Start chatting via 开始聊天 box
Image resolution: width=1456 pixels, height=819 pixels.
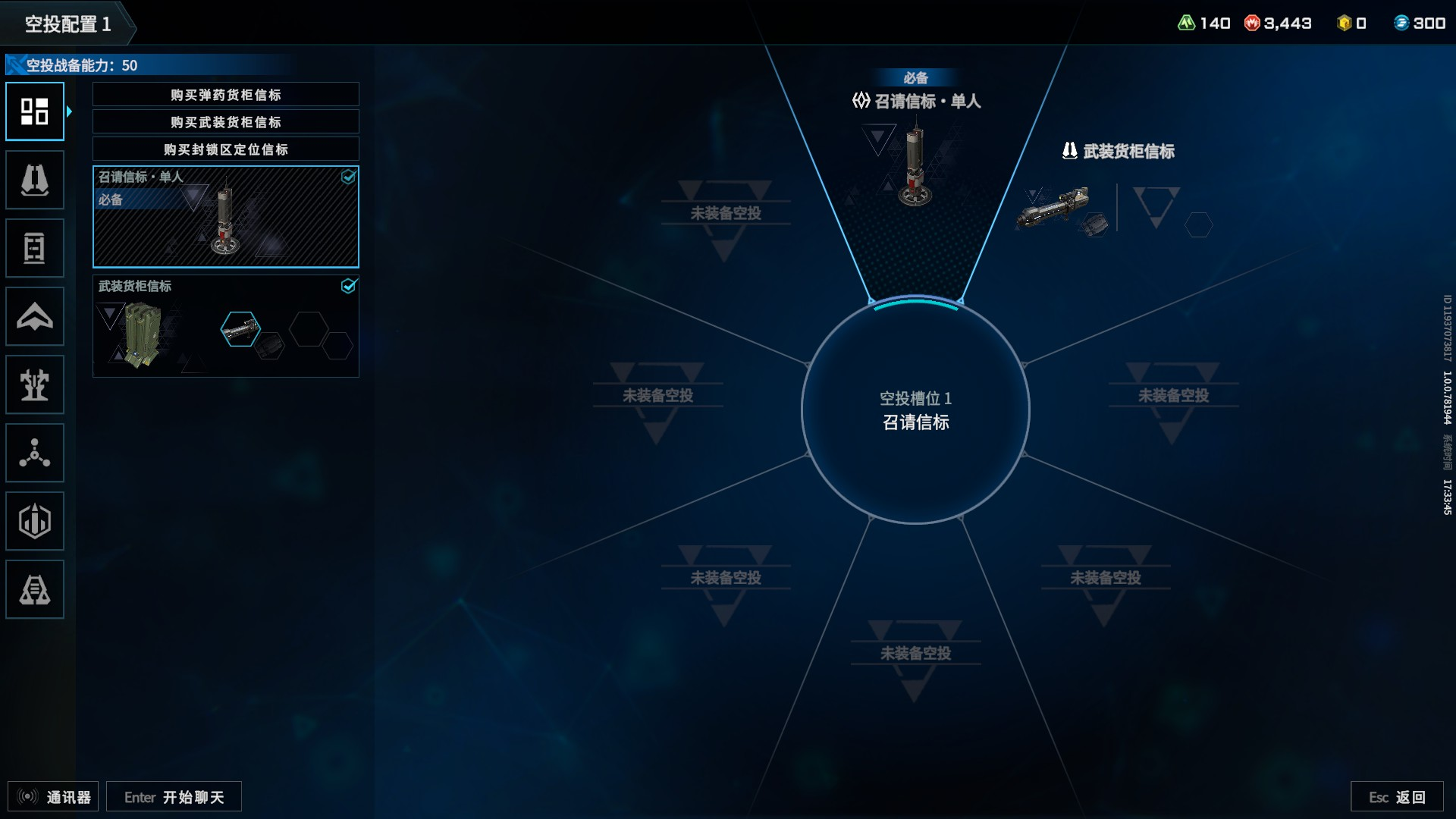174,797
